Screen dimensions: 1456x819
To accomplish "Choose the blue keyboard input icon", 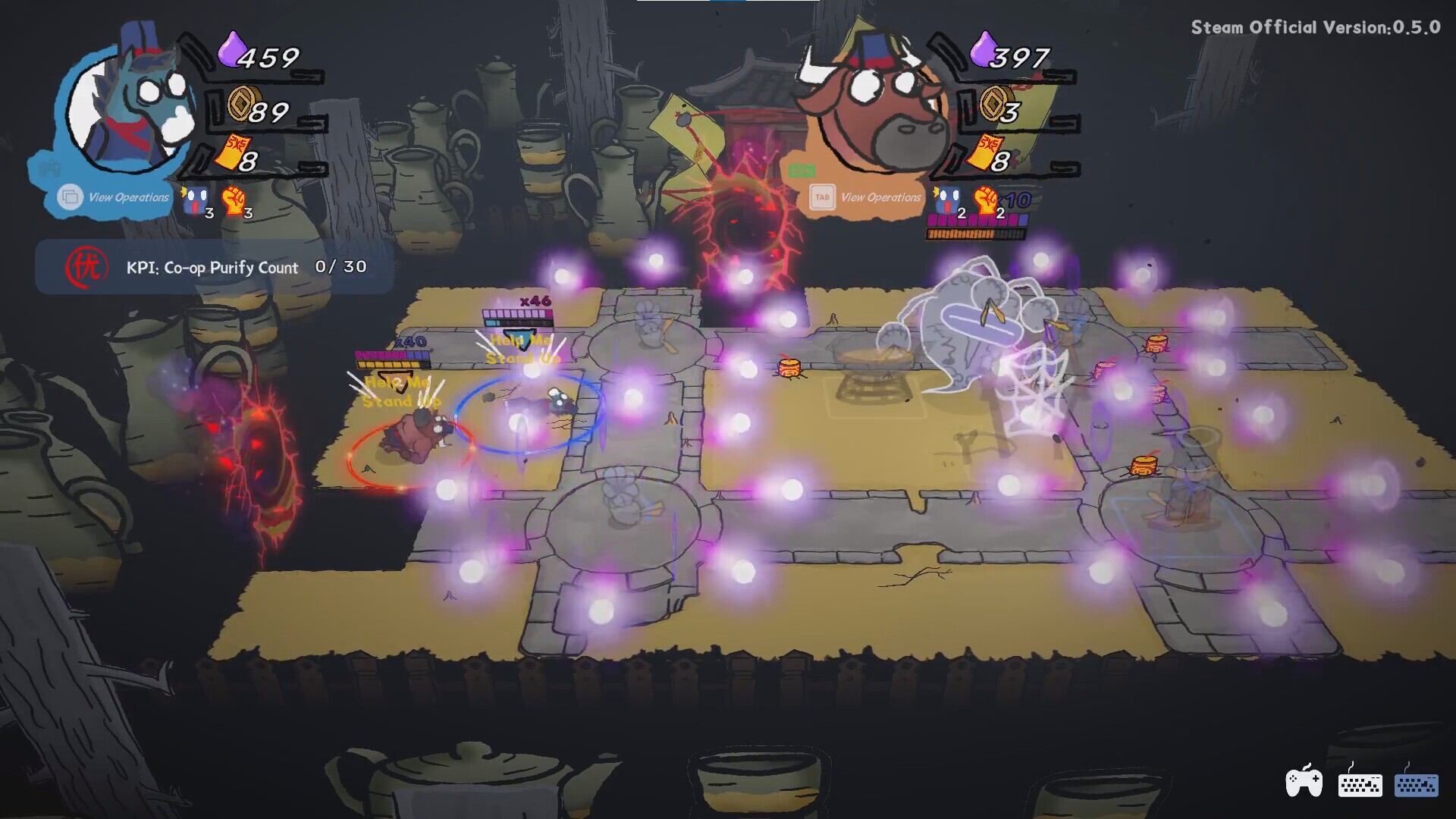I will [x=1416, y=783].
